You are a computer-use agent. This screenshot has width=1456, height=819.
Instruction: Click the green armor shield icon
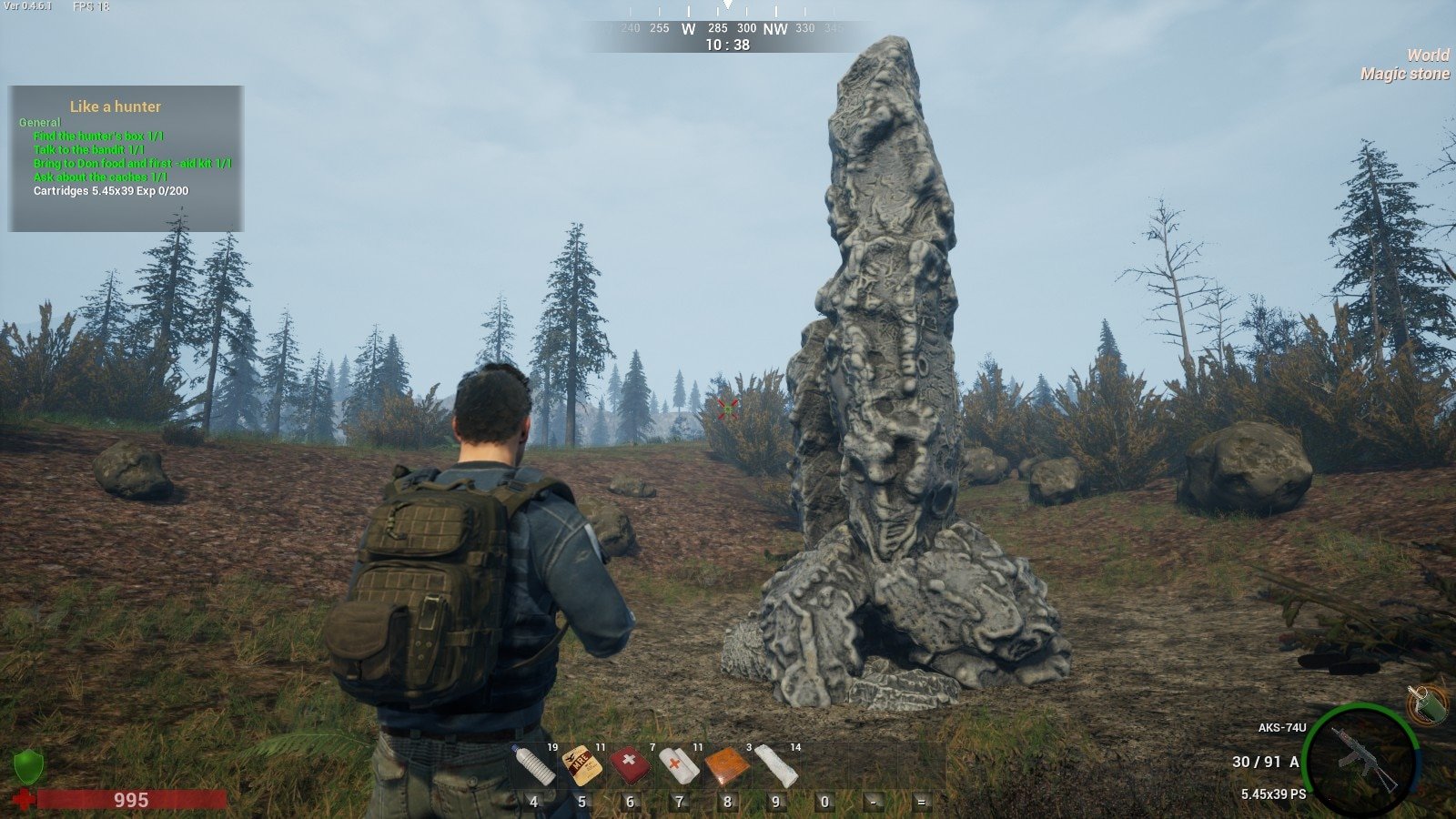(x=28, y=767)
